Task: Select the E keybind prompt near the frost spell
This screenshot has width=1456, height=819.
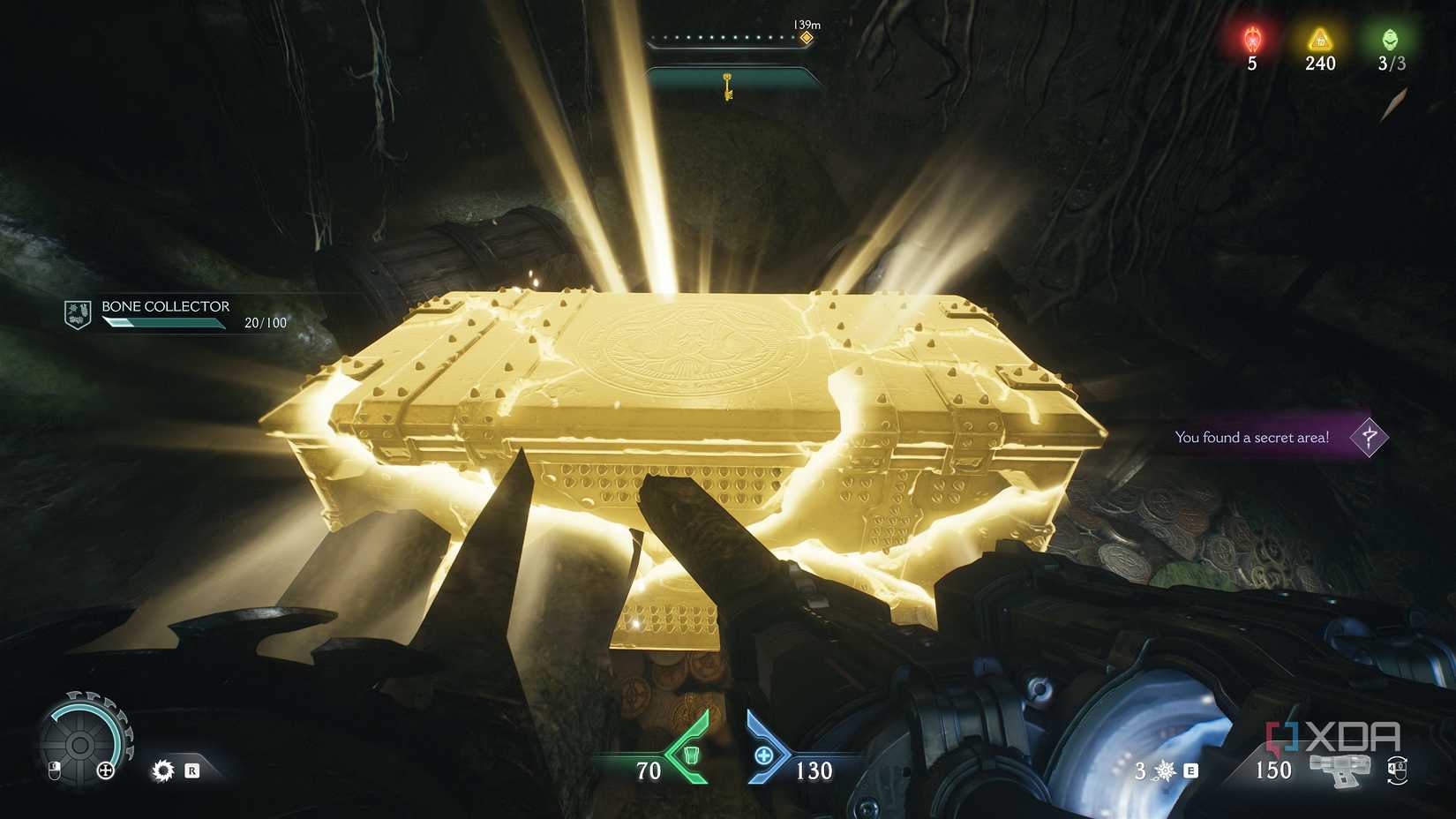Action: [1190, 771]
